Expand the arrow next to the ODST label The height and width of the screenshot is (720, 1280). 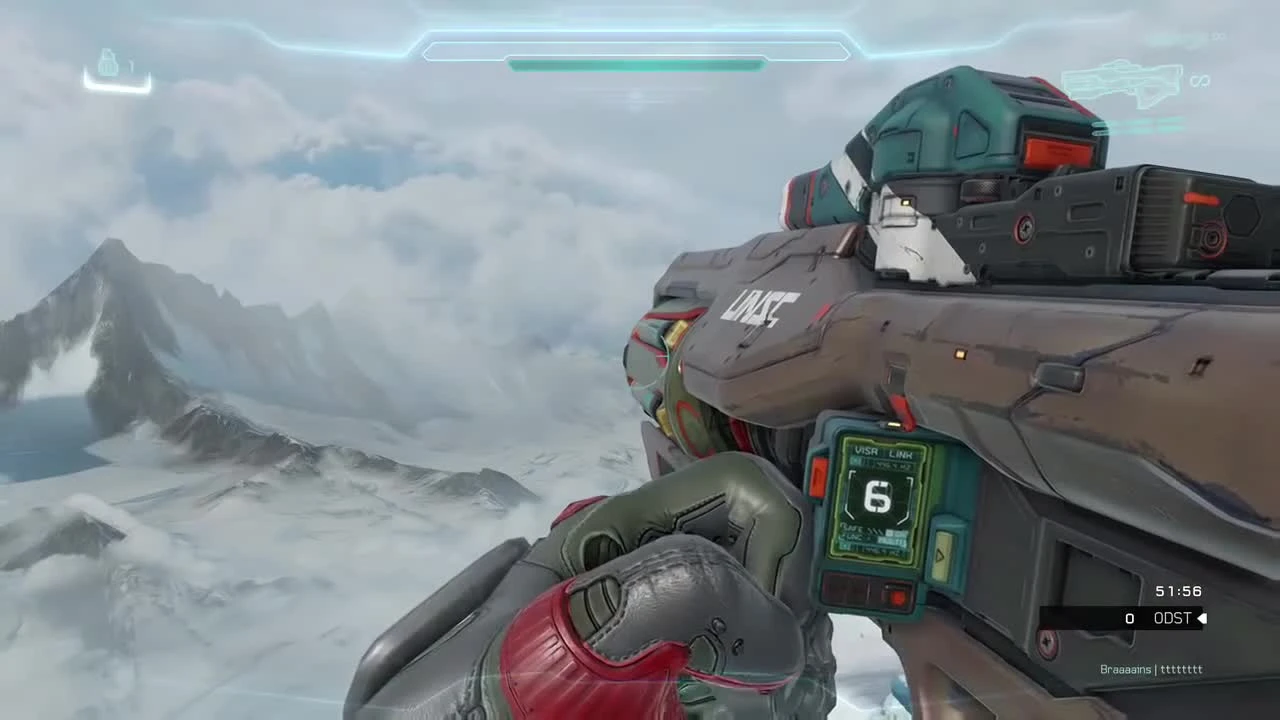click(x=1202, y=618)
